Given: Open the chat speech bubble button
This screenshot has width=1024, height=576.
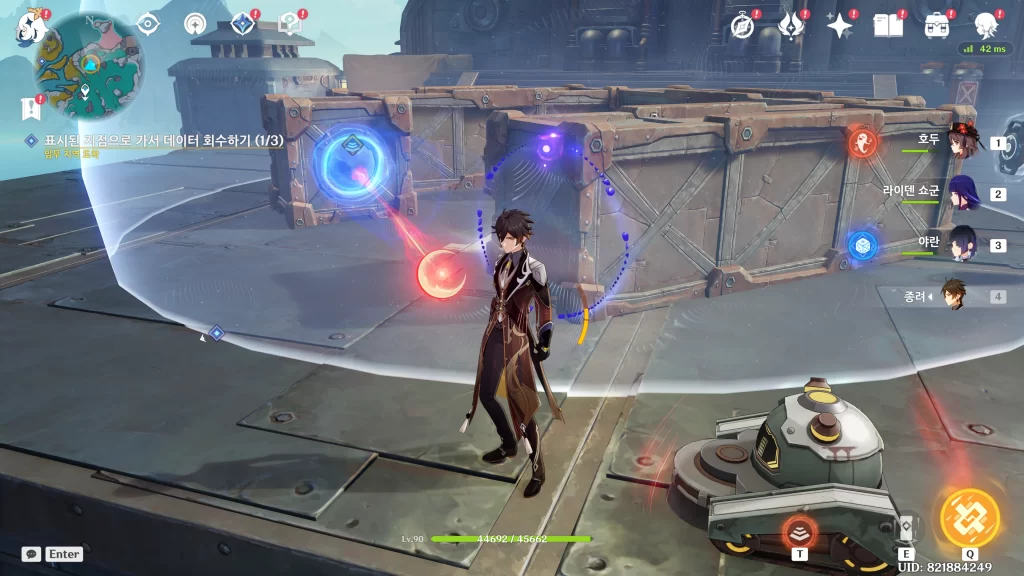Looking at the screenshot, I should 31,554.
